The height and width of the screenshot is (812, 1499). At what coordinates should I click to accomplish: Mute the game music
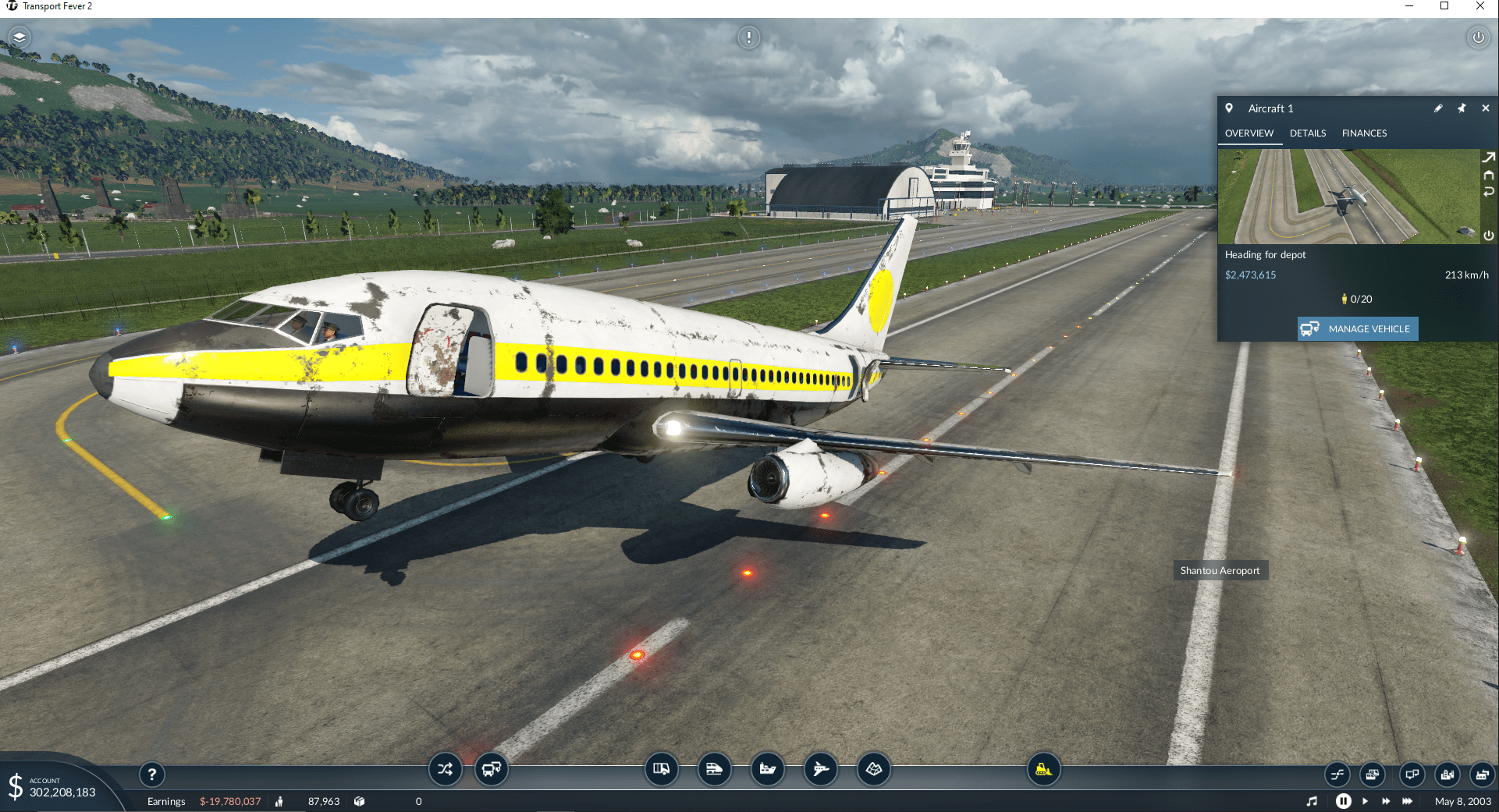point(1313,801)
